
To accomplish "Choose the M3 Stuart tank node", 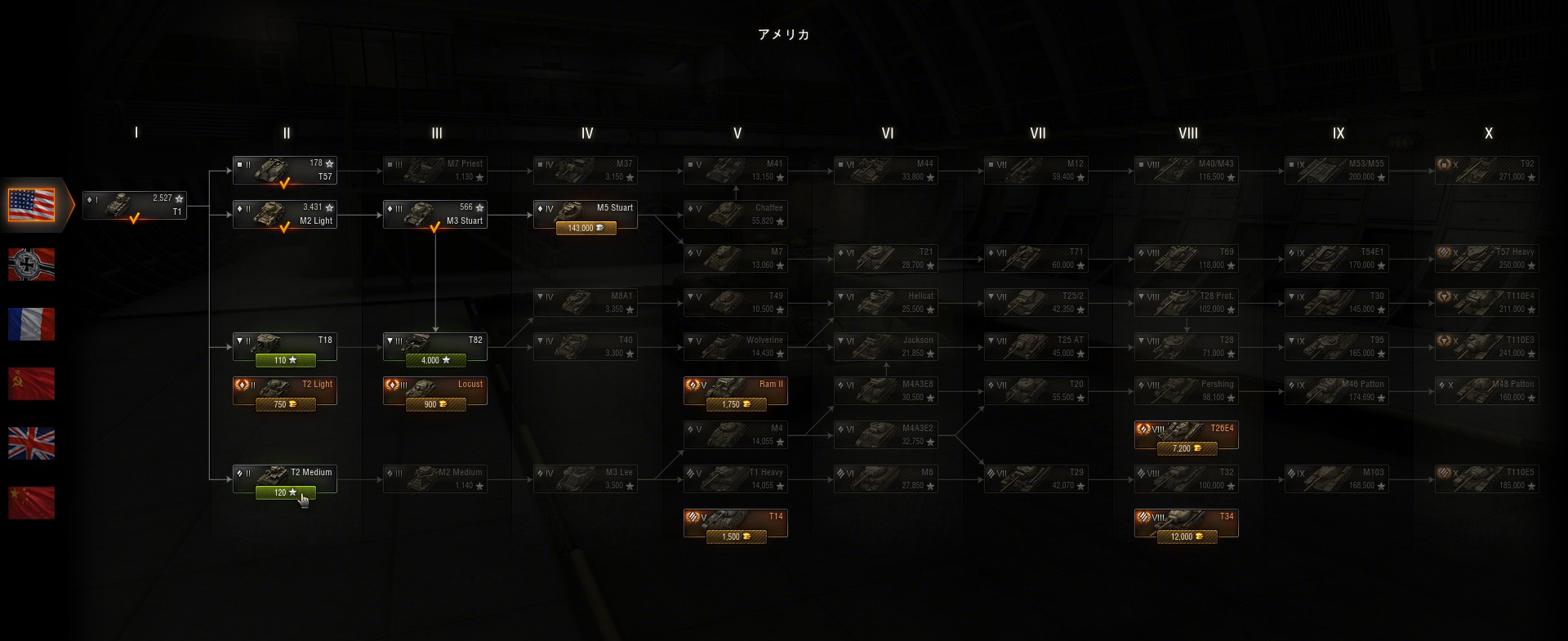I will 435,214.
